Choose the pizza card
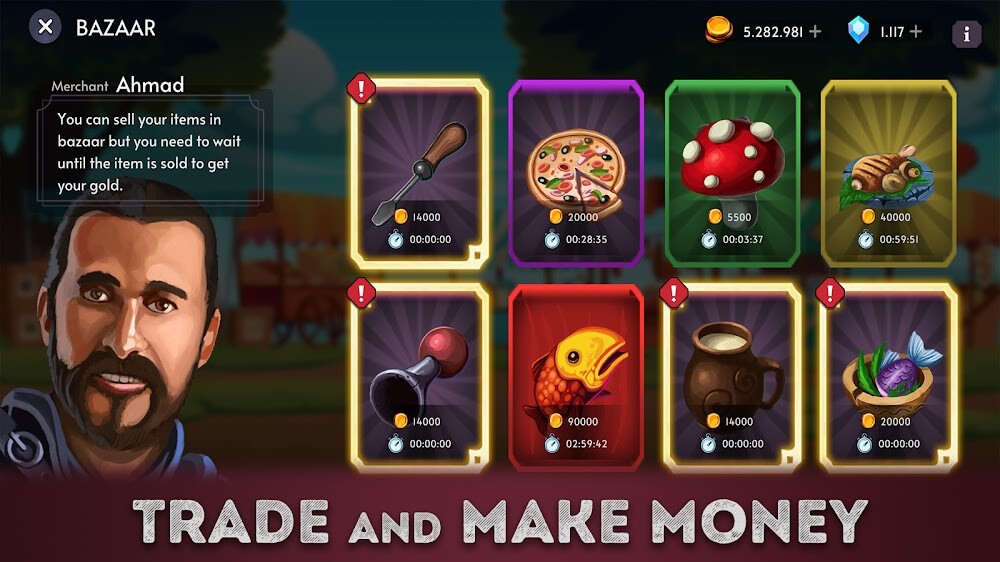 click(x=575, y=173)
